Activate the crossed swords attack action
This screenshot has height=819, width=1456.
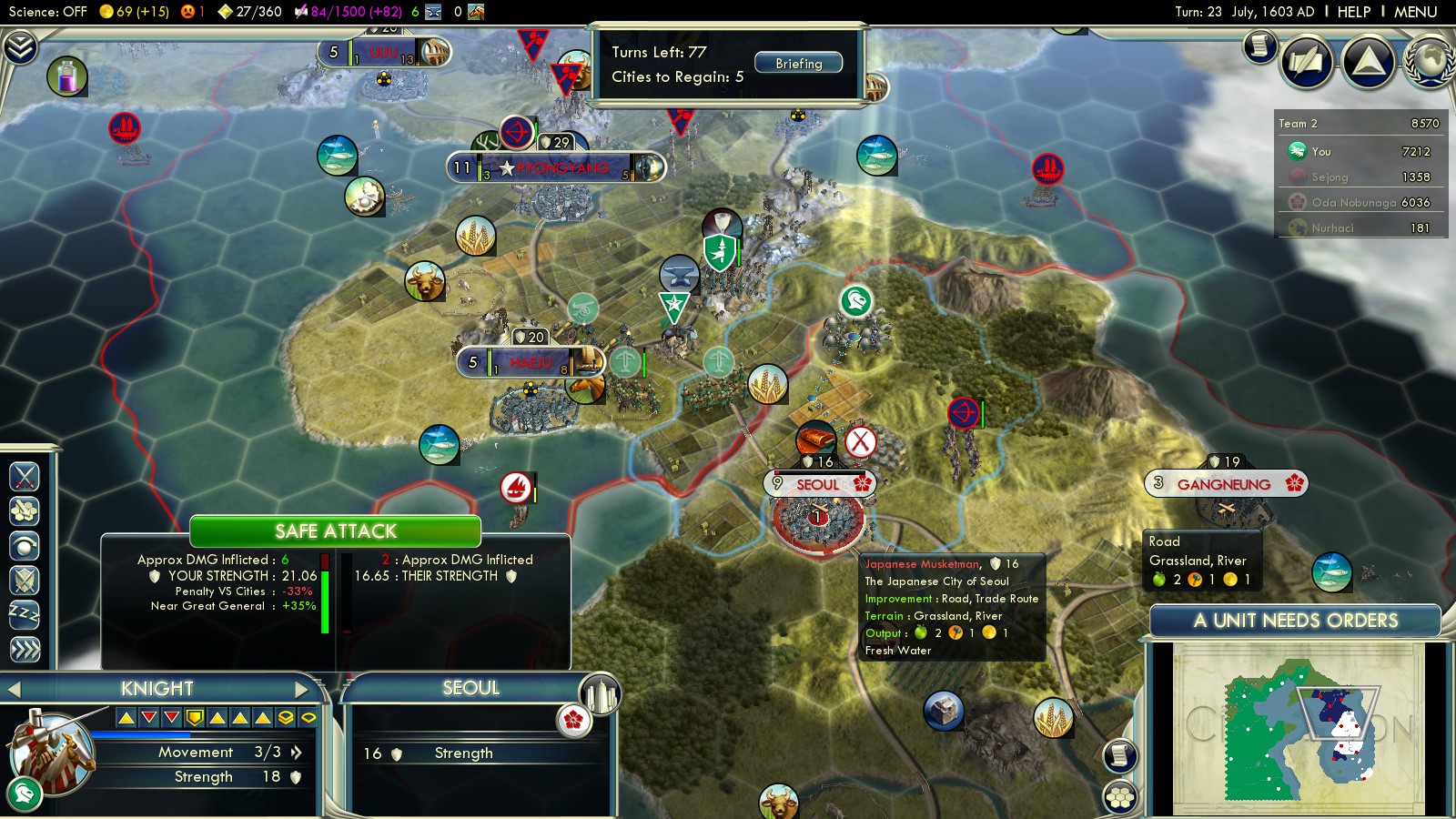pyautogui.click(x=25, y=476)
